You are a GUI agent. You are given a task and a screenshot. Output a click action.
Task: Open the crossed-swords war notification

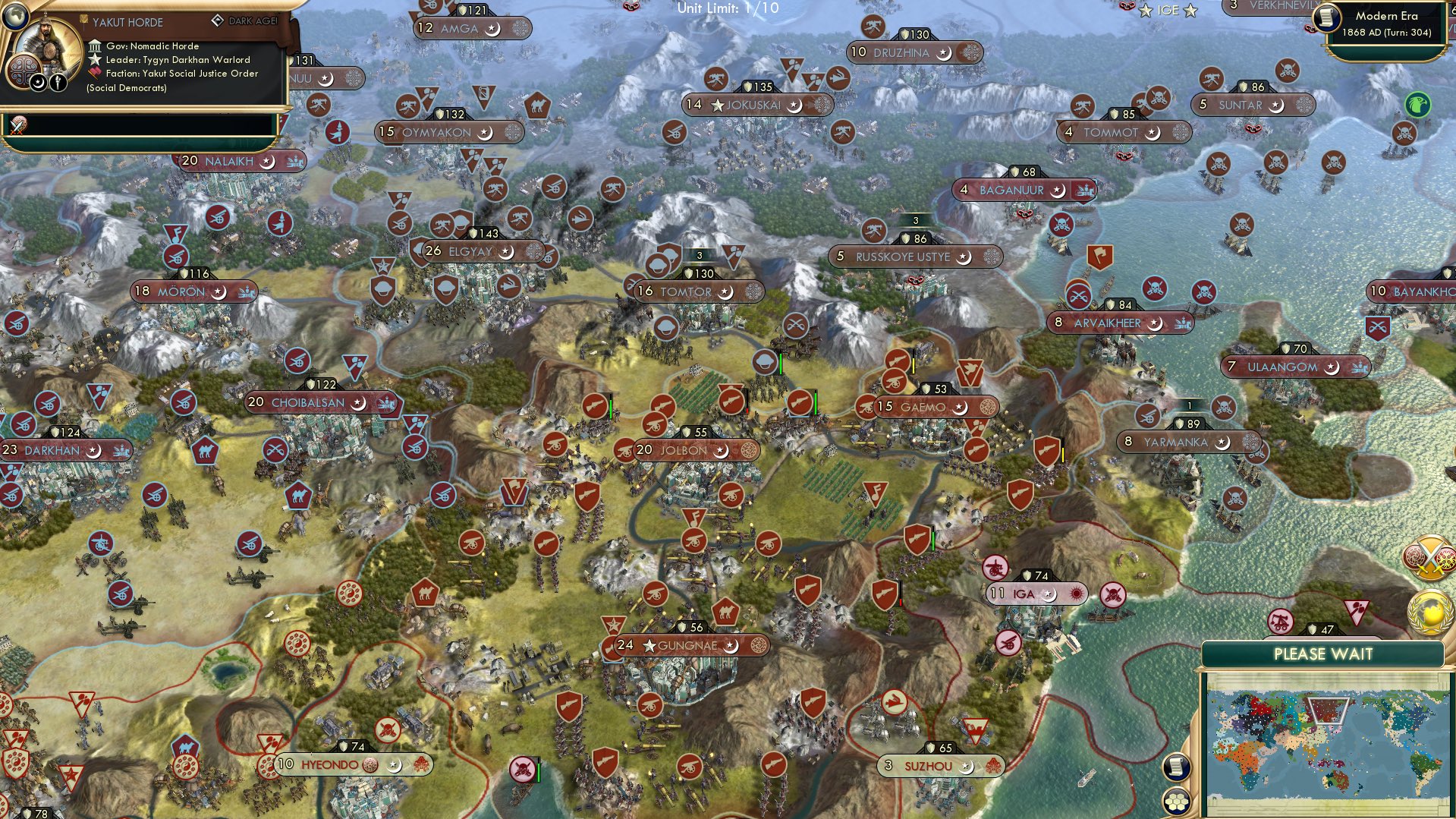click(1429, 558)
